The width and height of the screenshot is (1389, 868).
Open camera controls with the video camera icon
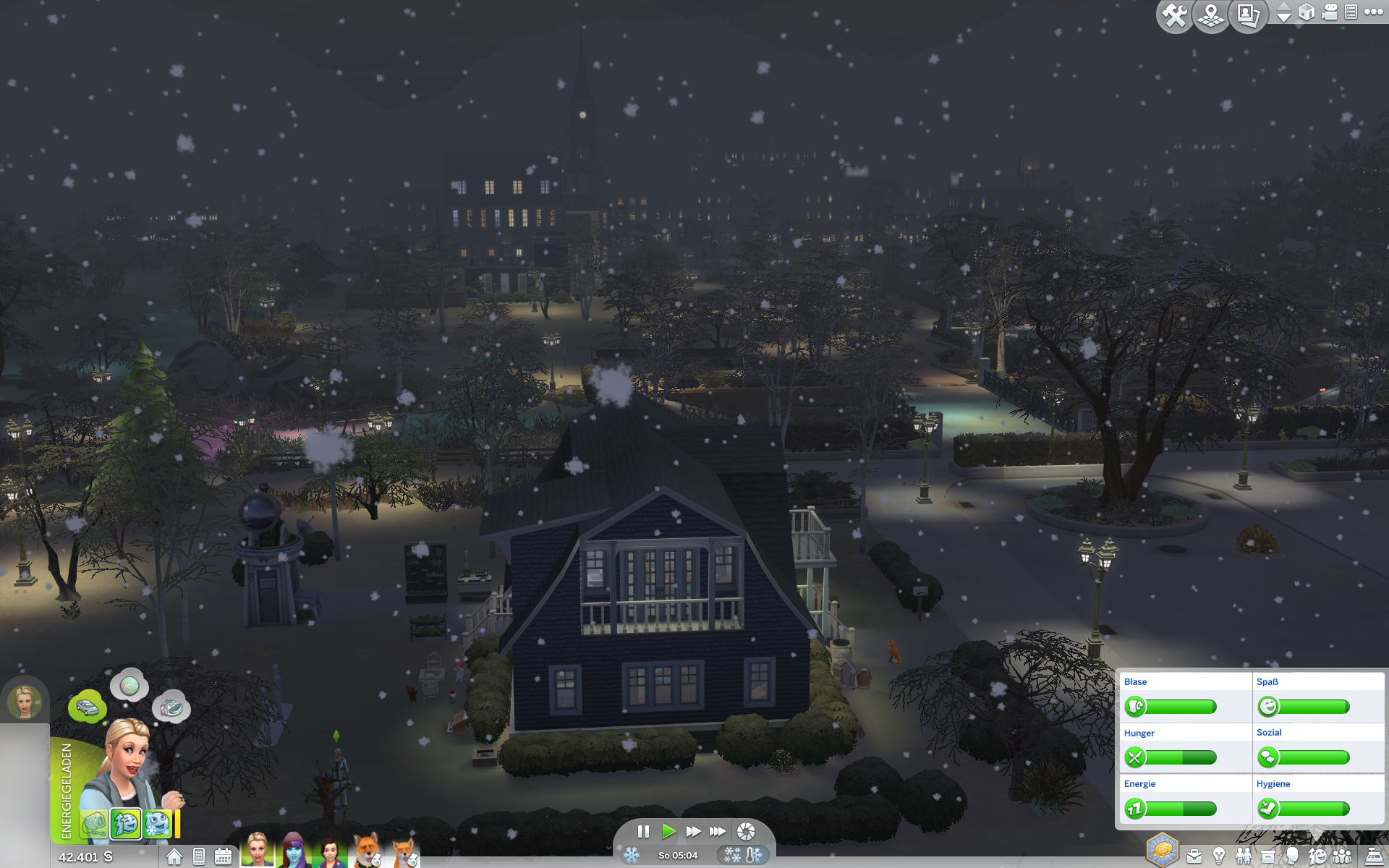[1330, 12]
